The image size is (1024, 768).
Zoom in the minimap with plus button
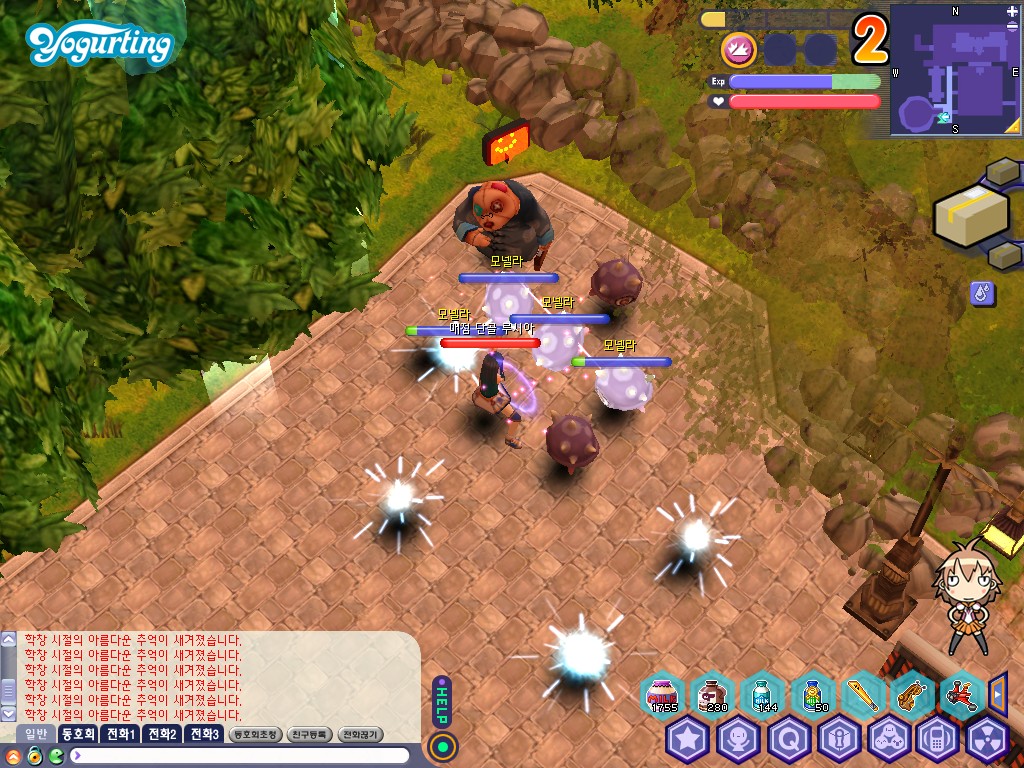[x=1012, y=12]
